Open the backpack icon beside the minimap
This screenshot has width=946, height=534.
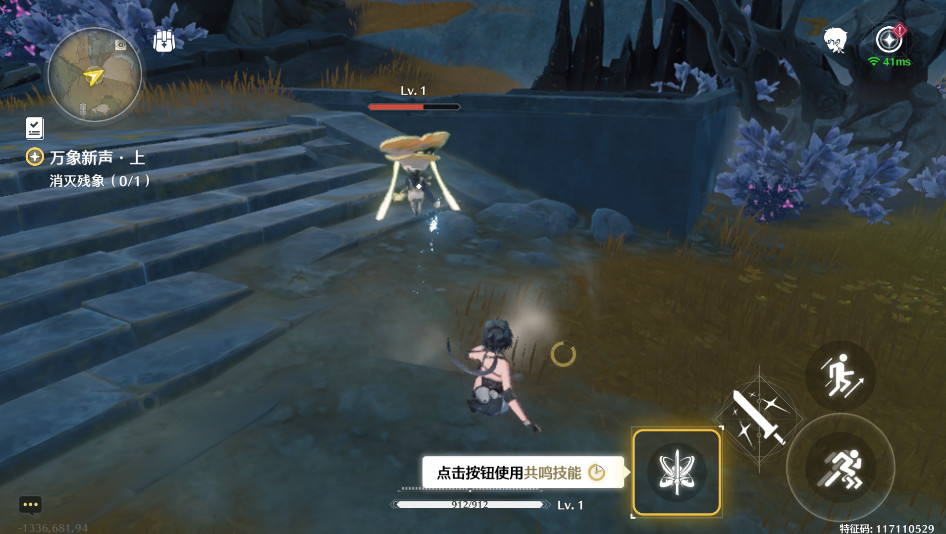(x=165, y=41)
